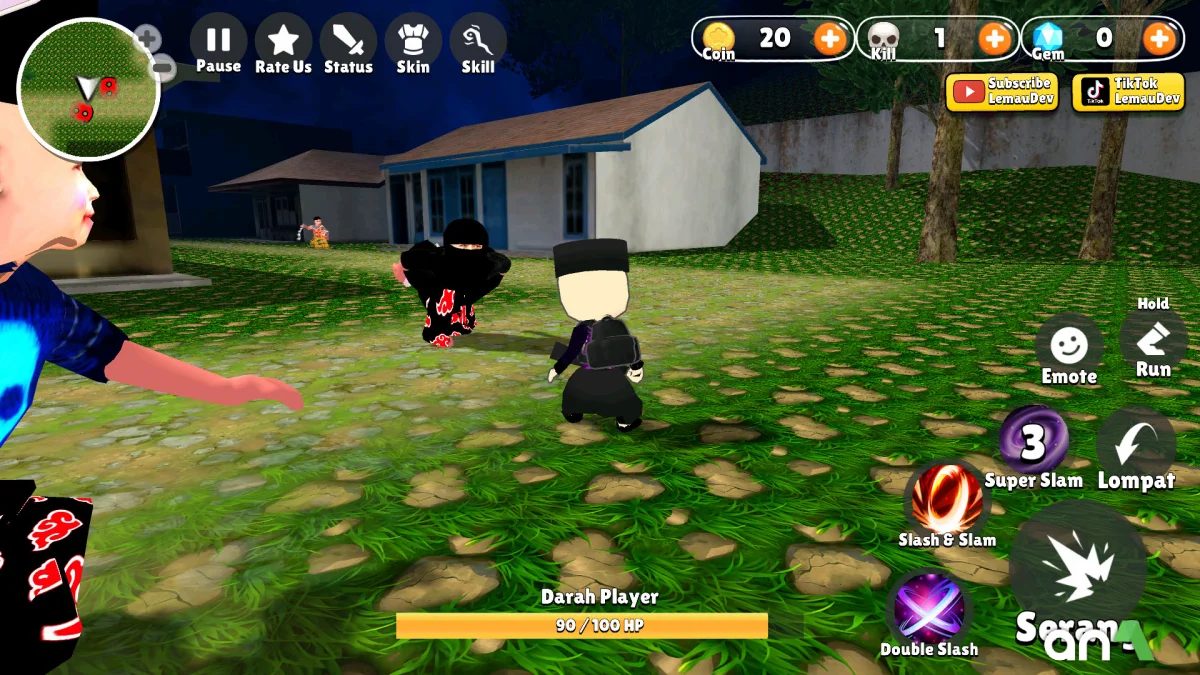Viewport: 1200px width, 675px height.
Task: Buy gems with the Gem plus button
Action: pyautogui.click(x=1159, y=39)
